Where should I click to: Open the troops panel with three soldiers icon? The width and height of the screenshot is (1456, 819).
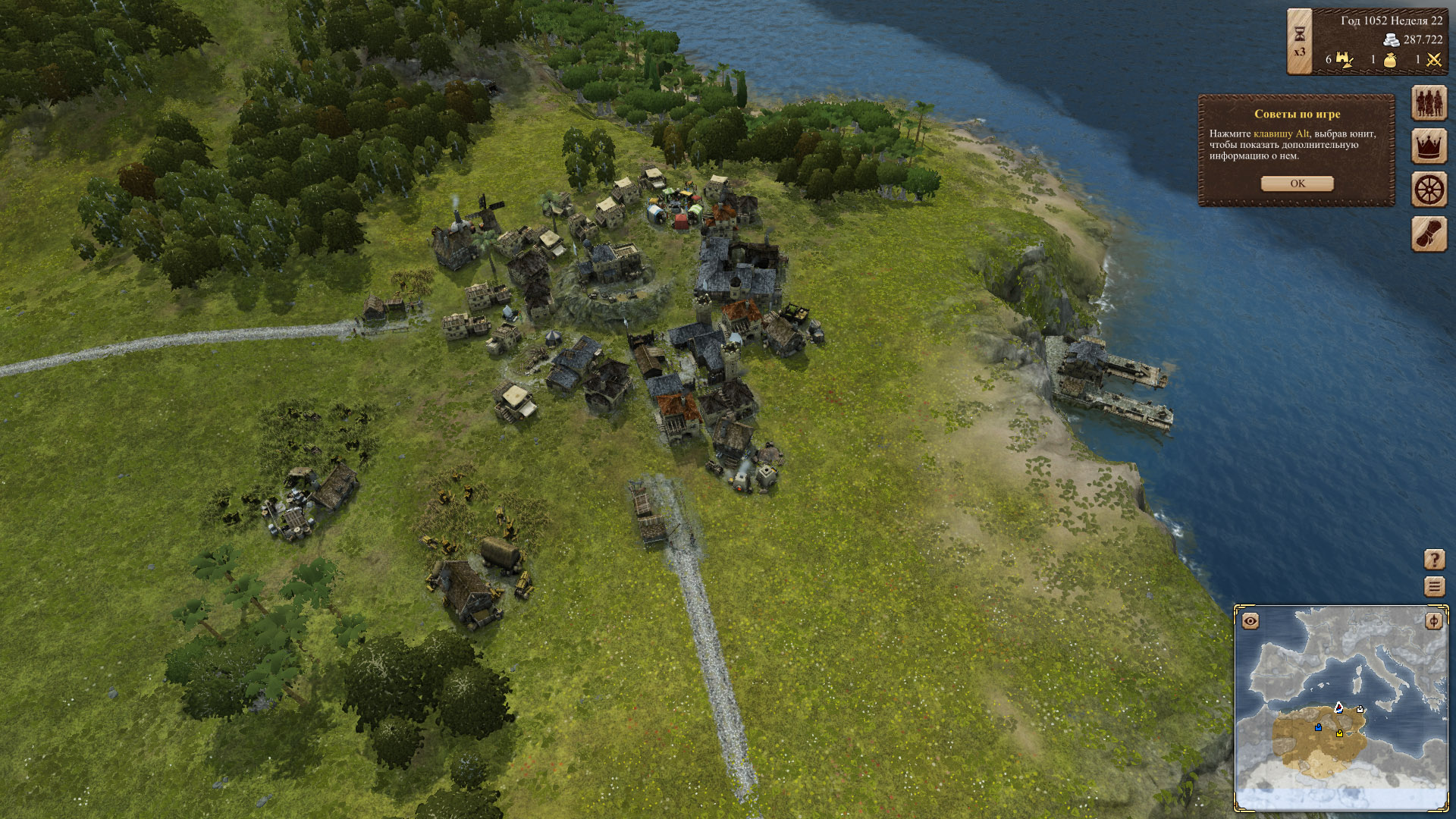pyautogui.click(x=1429, y=102)
